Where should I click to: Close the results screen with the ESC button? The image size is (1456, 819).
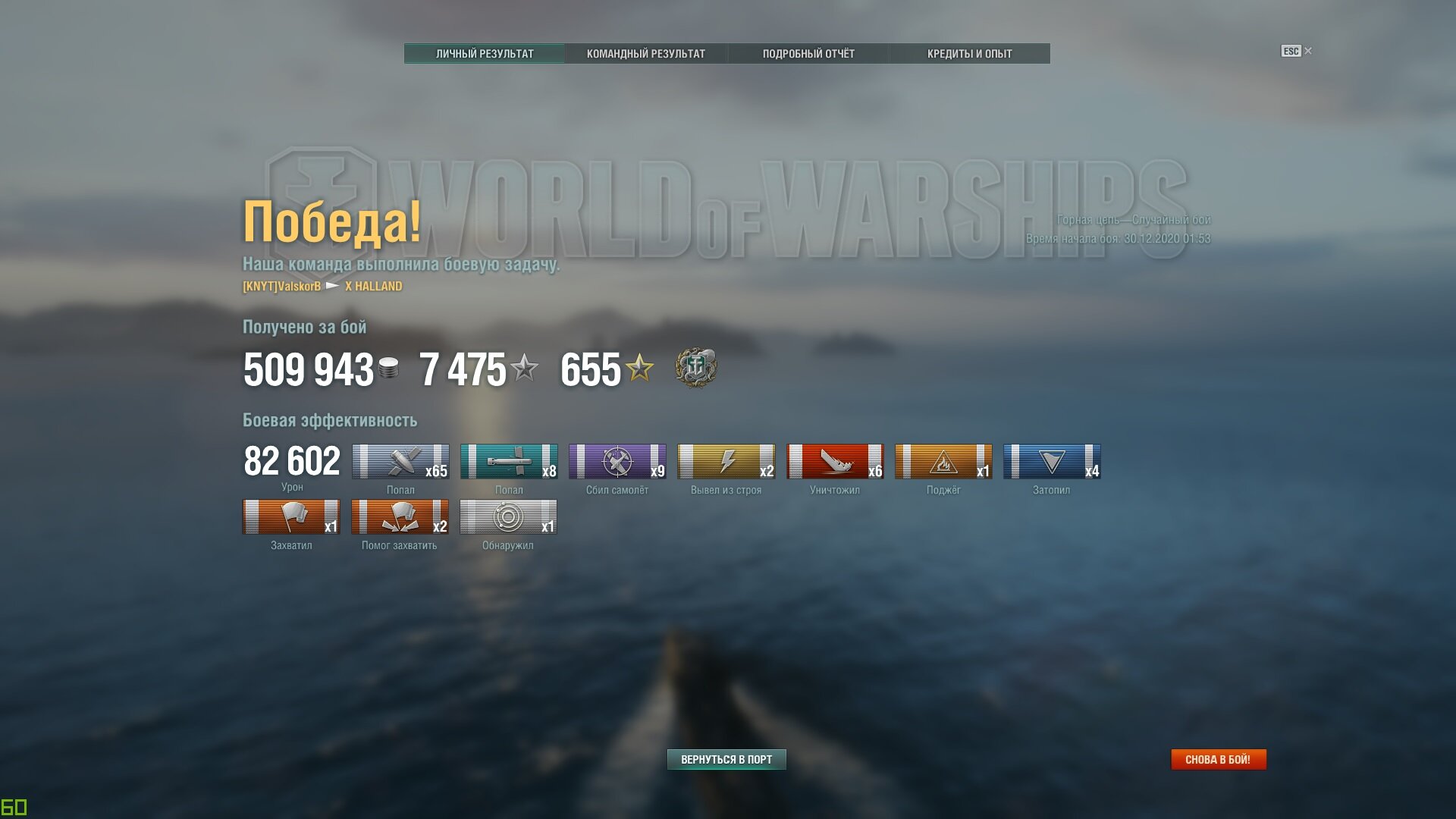[x=1295, y=52]
